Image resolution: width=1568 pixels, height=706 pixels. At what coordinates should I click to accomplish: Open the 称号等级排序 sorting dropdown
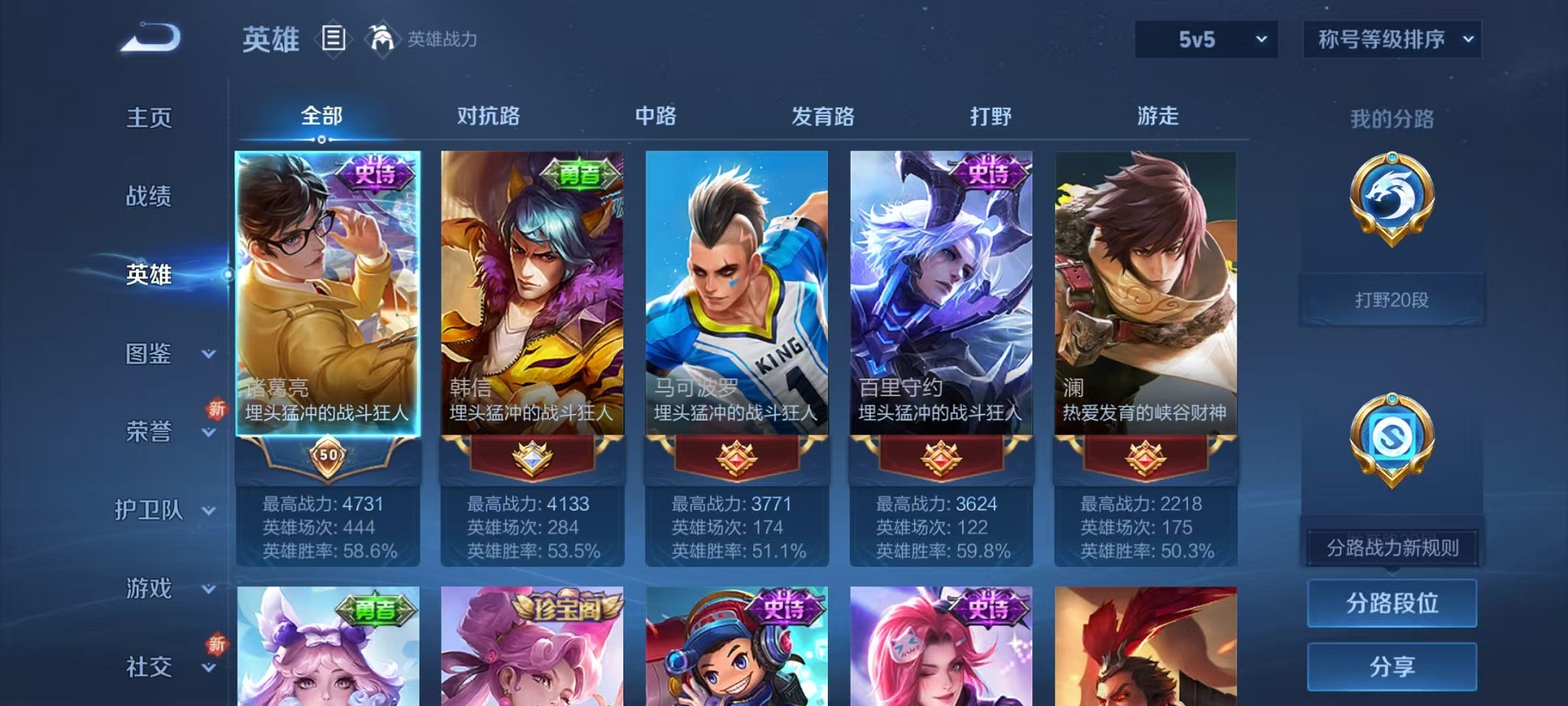pyautogui.click(x=1391, y=38)
